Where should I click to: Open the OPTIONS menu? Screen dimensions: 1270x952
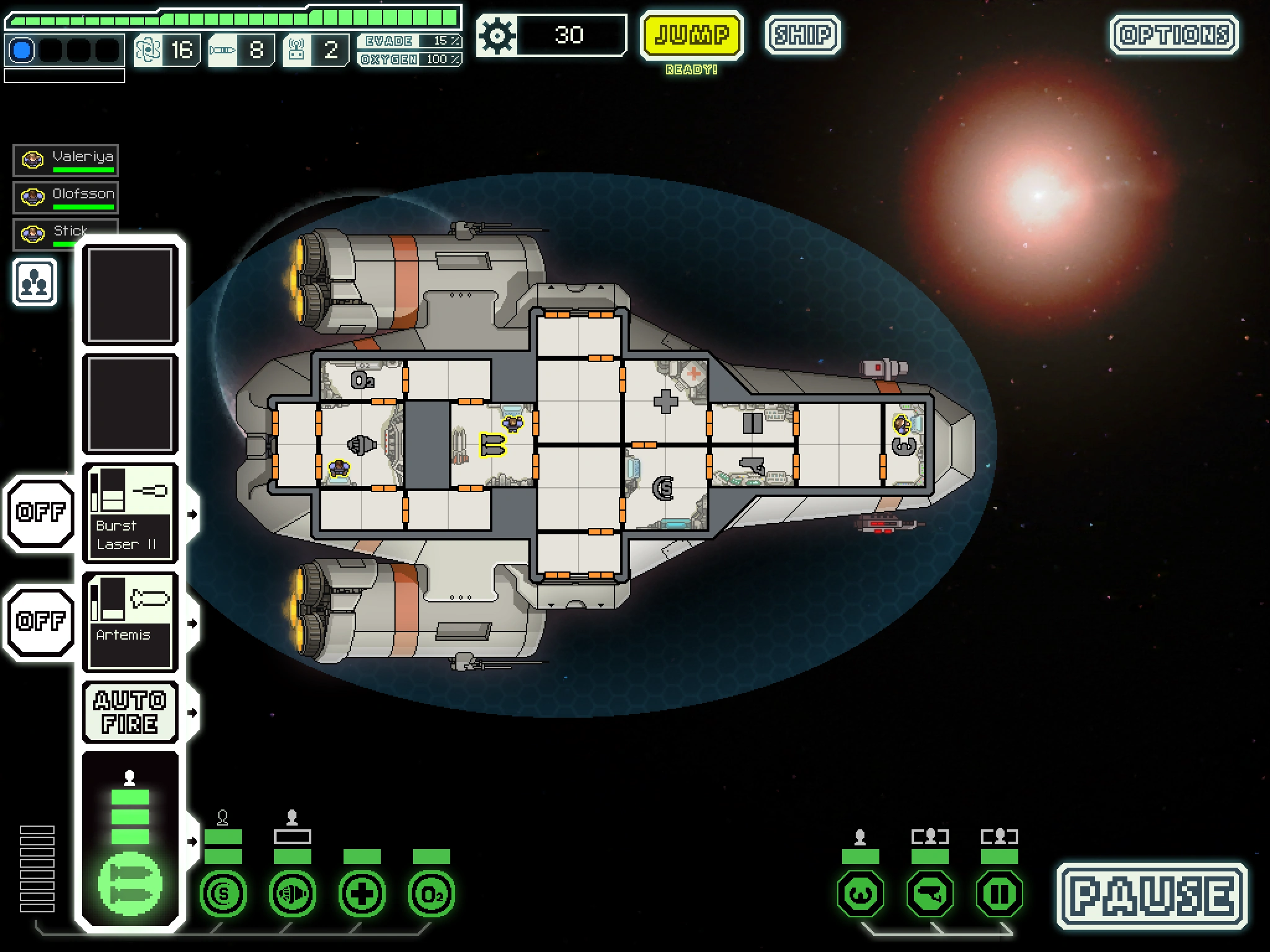tap(1174, 35)
